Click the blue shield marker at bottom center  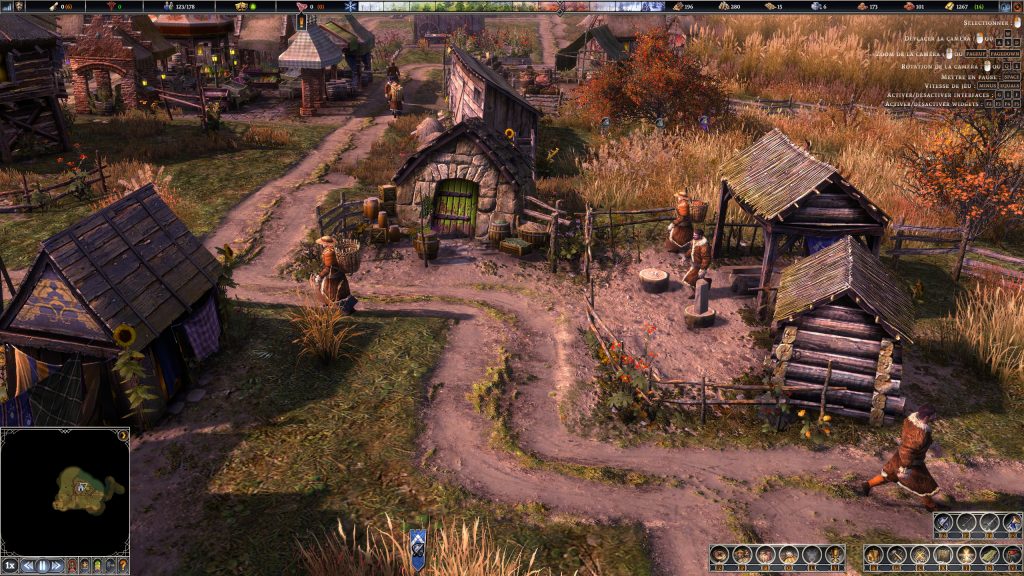pos(417,546)
